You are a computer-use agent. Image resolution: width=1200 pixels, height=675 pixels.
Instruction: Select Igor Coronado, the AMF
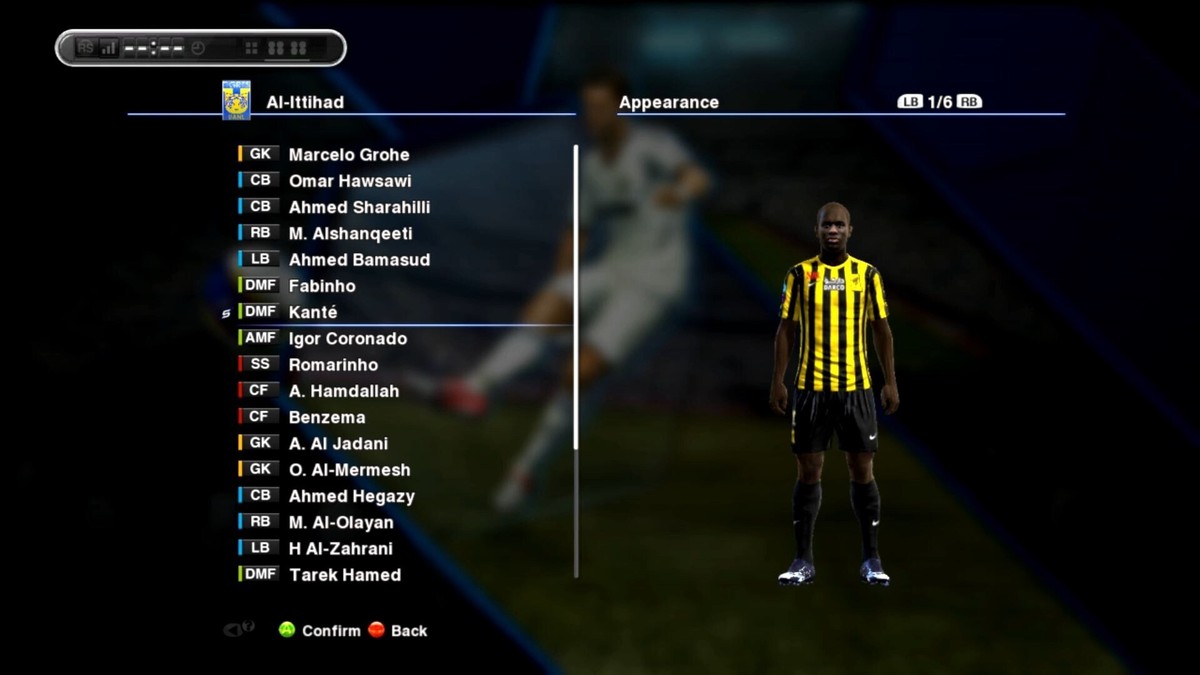click(x=347, y=339)
